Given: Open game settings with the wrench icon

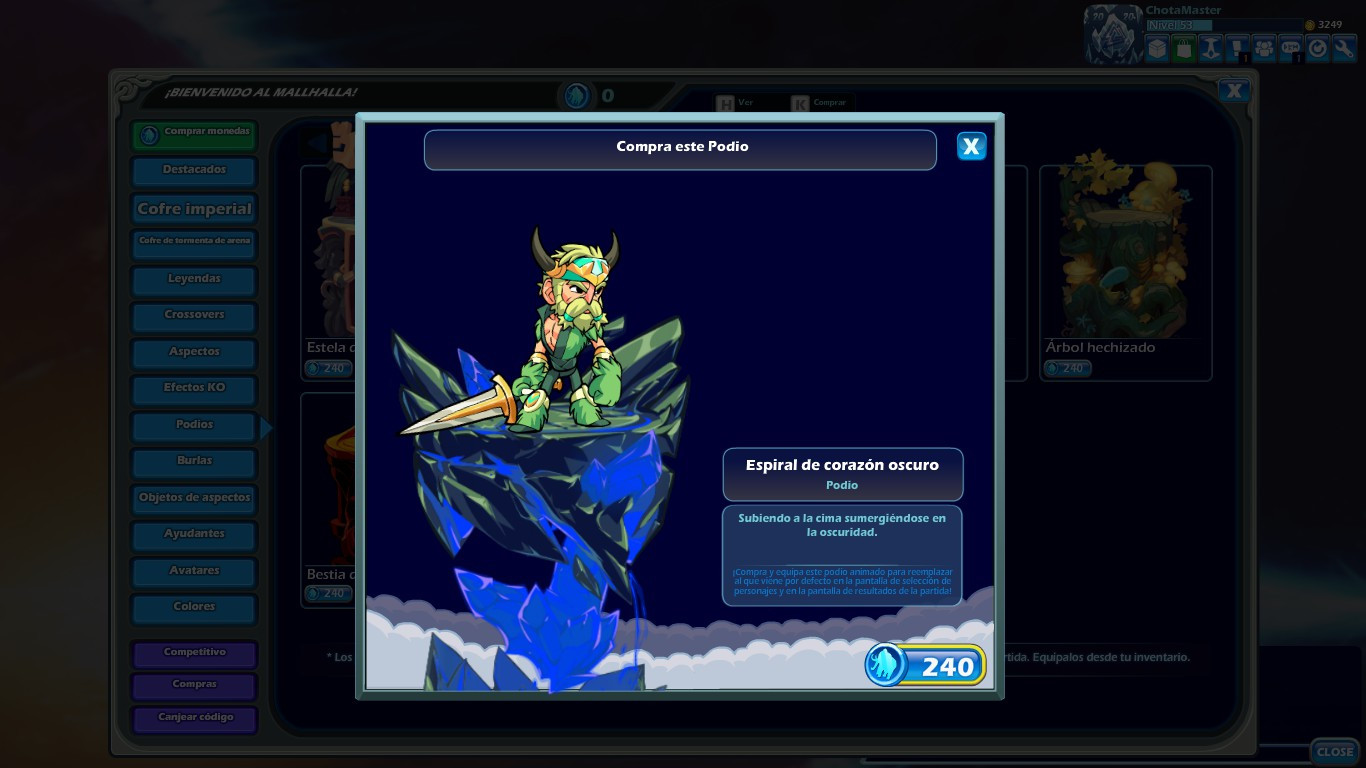Looking at the screenshot, I should click(1345, 47).
